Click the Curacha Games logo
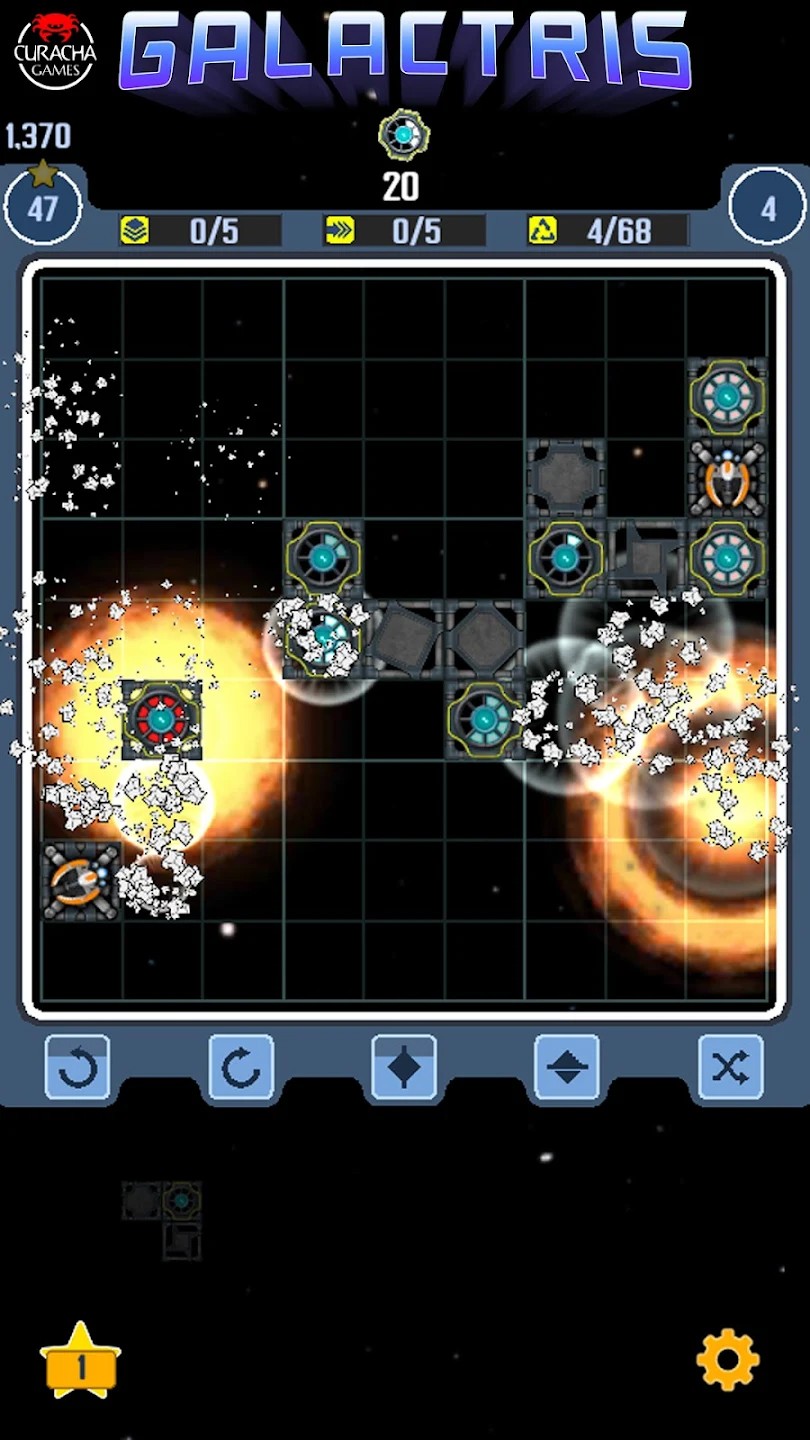 (55, 50)
